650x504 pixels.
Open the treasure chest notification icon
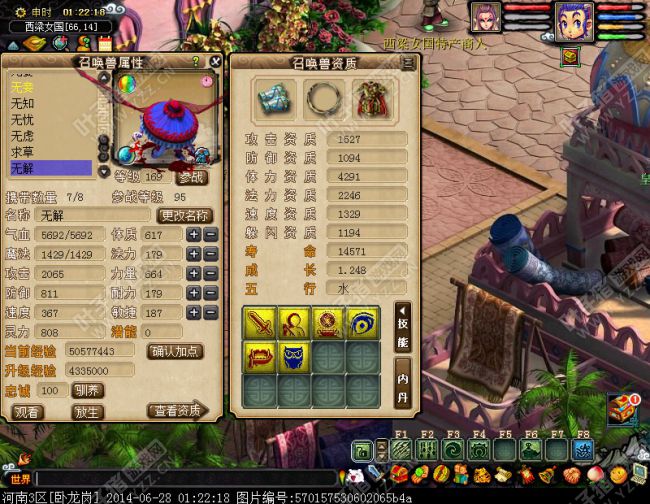624,405
